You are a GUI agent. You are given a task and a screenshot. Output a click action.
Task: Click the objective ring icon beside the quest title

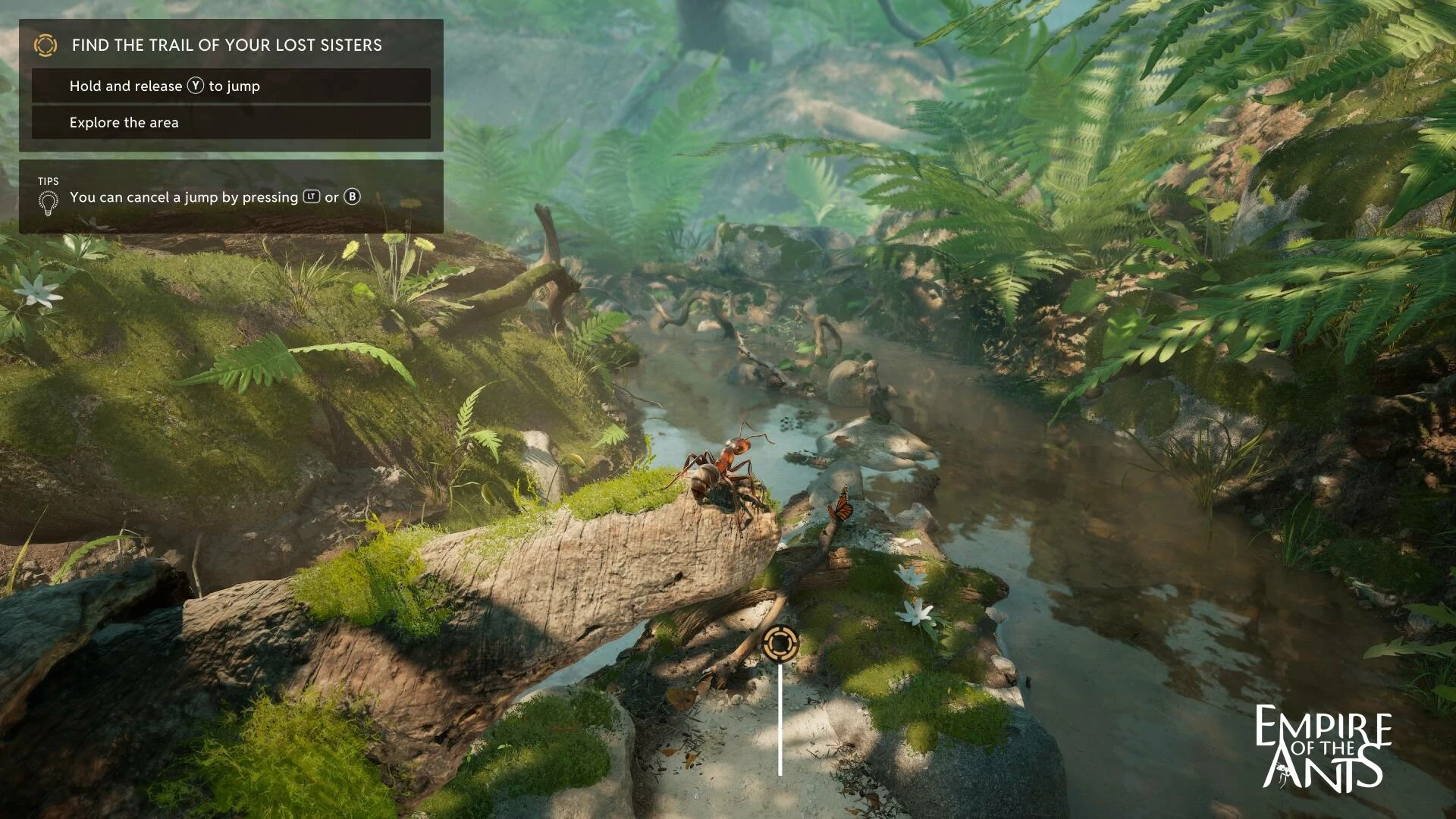45,45
